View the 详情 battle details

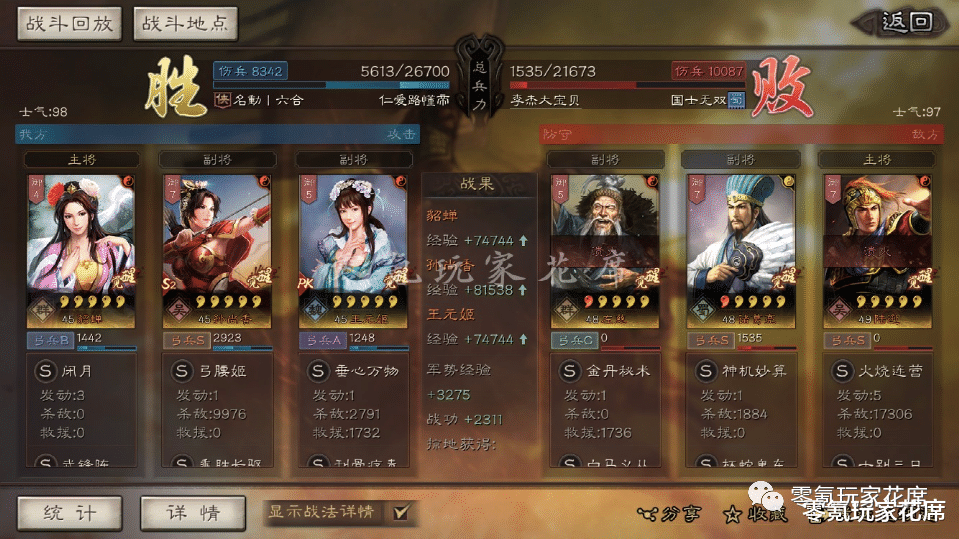(193, 512)
